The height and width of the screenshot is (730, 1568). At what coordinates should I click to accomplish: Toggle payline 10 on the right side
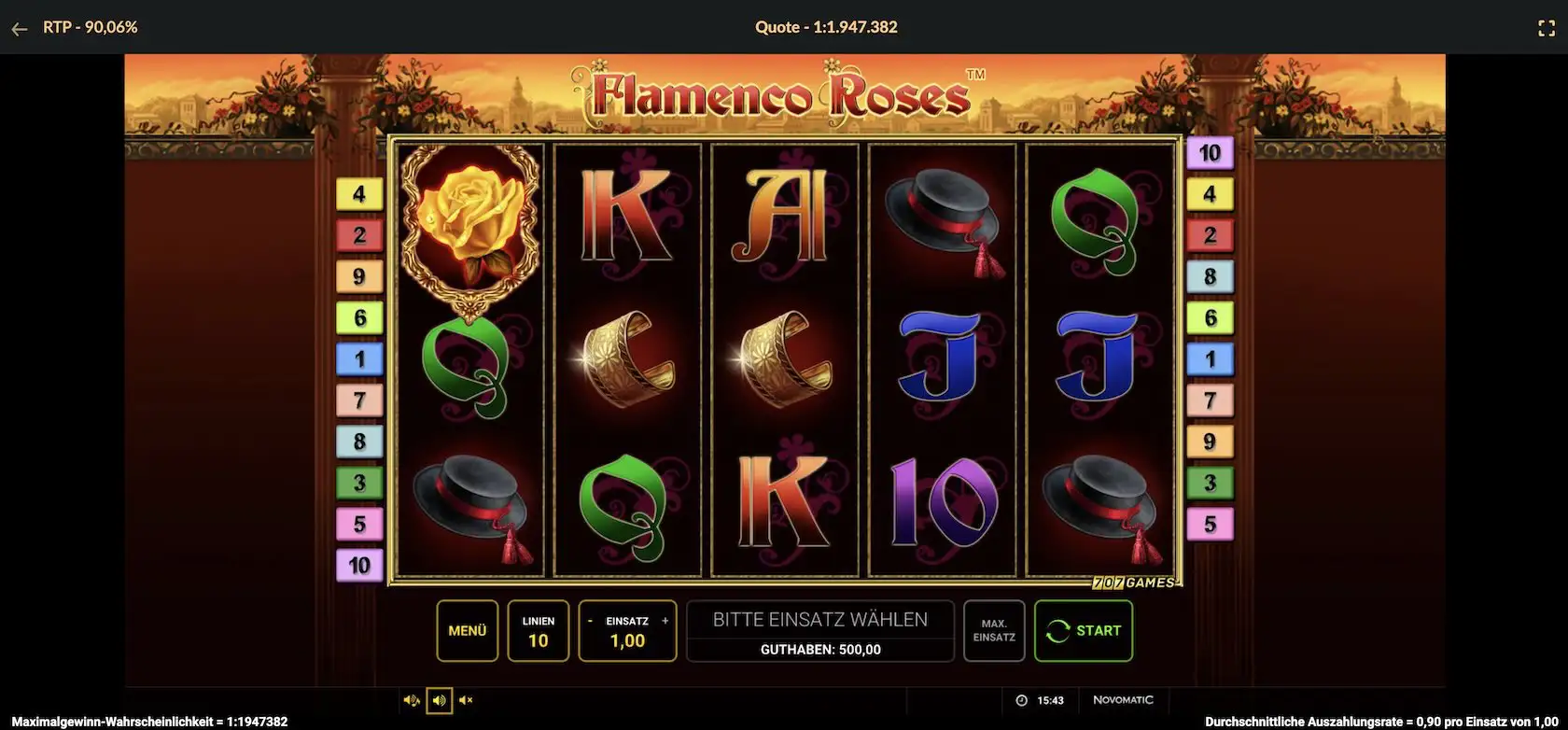click(x=1211, y=150)
